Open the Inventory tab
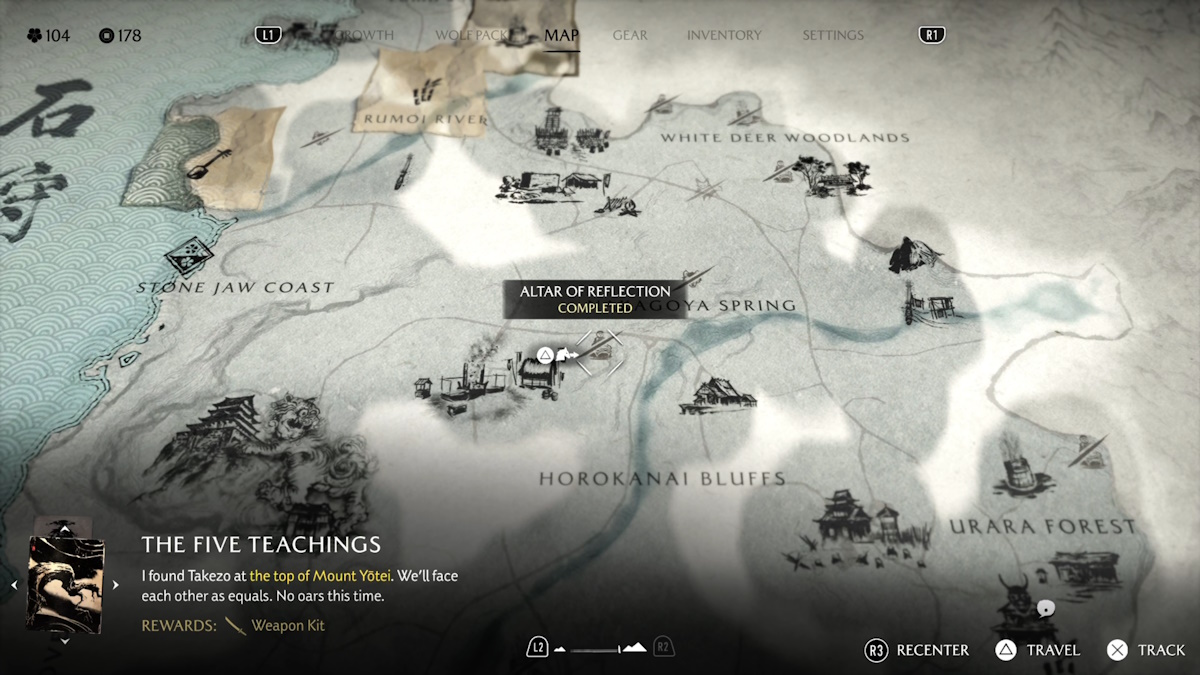1200x675 pixels. [724, 35]
